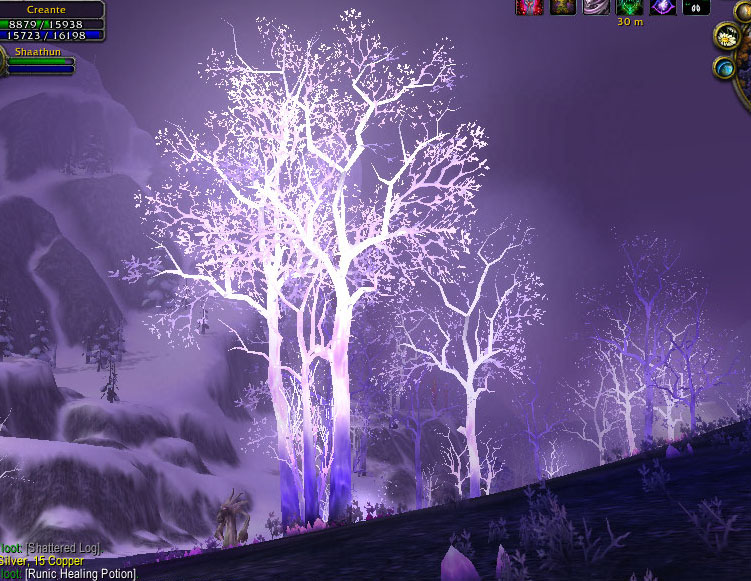Image resolution: width=751 pixels, height=581 pixels.
Task: Click the green buff with 30 m timer
Action: click(x=630, y=7)
